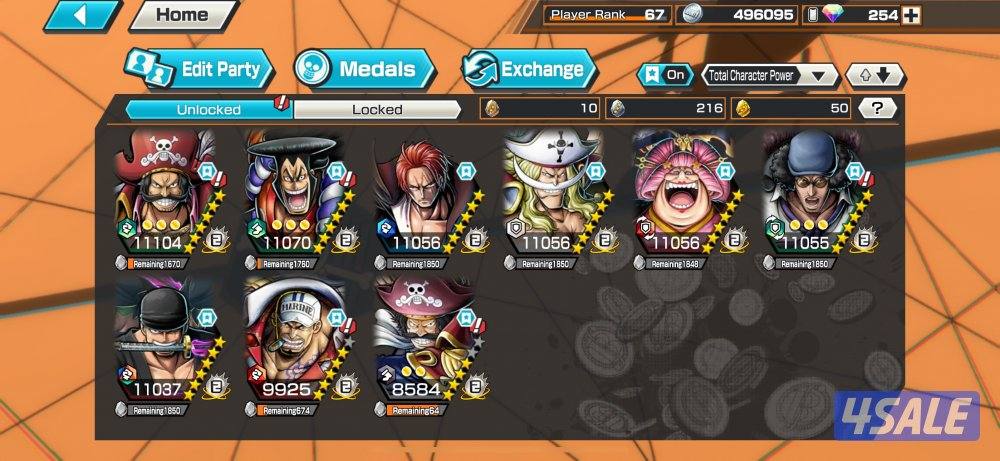This screenshot has height=461, width=1000.
Task: Switch to the Locked tab
Action: (377, 109)
